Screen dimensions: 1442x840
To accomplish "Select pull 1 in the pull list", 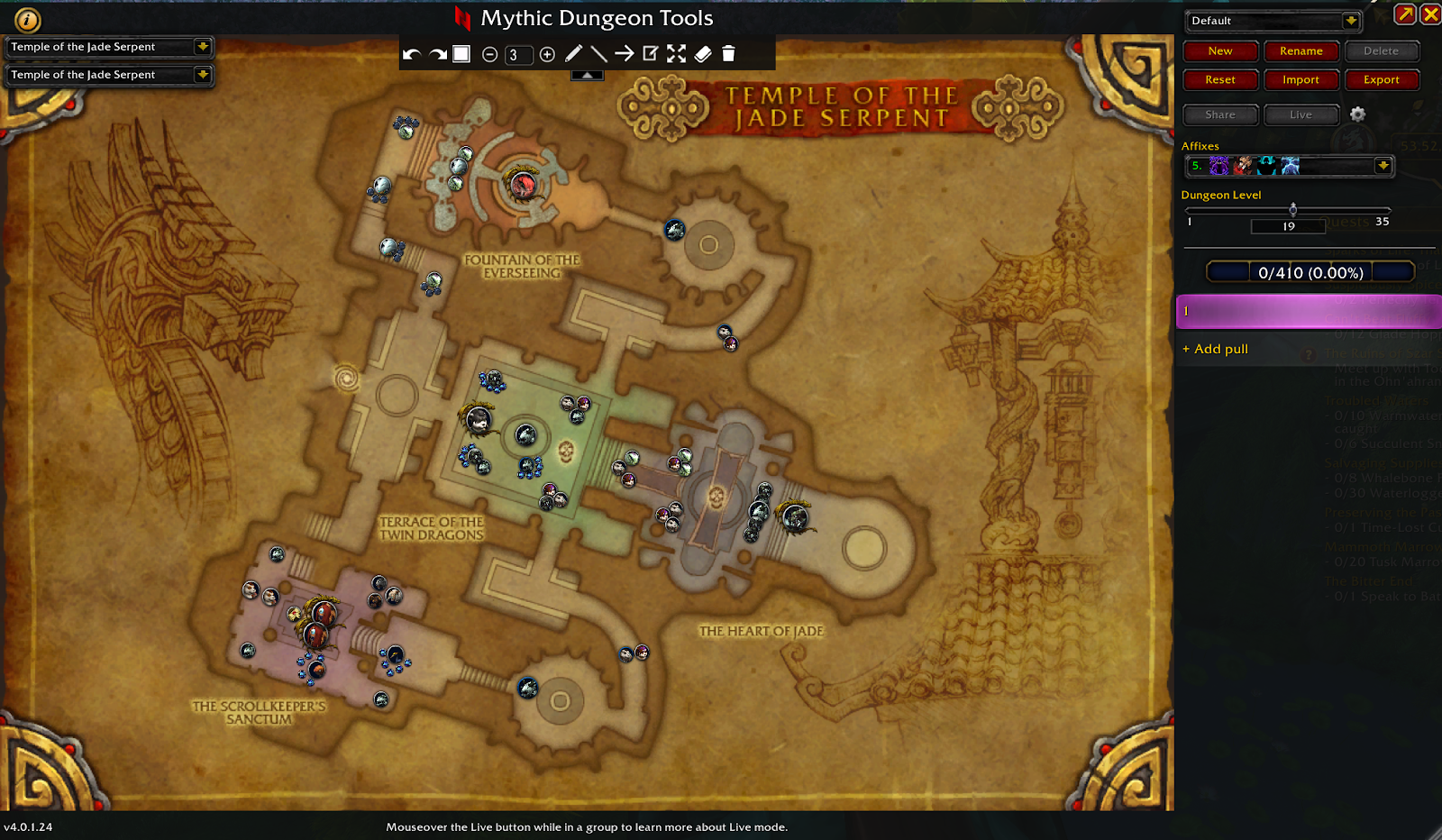I will [1307, 311].
